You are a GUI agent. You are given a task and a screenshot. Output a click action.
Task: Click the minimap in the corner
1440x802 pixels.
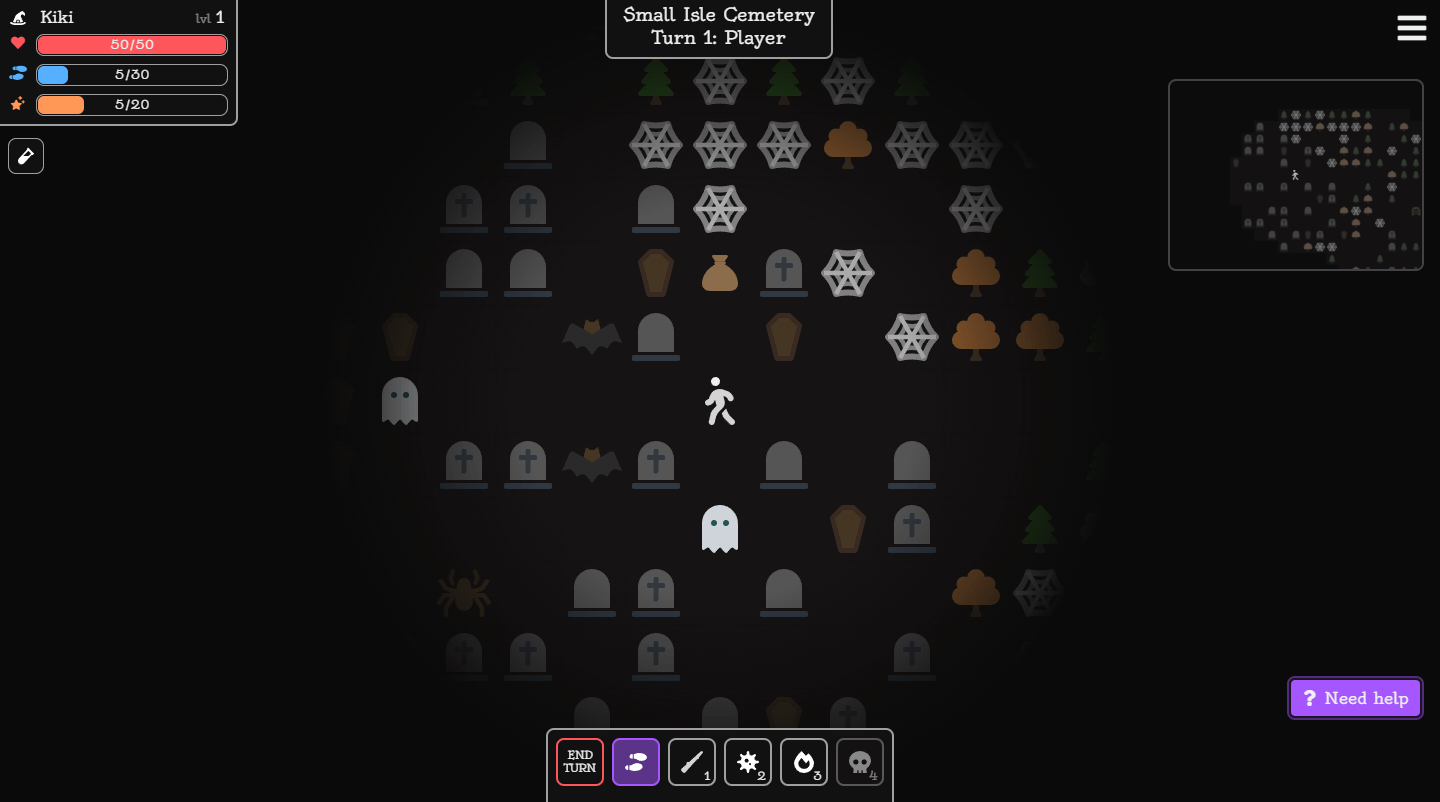(1296, 174)
